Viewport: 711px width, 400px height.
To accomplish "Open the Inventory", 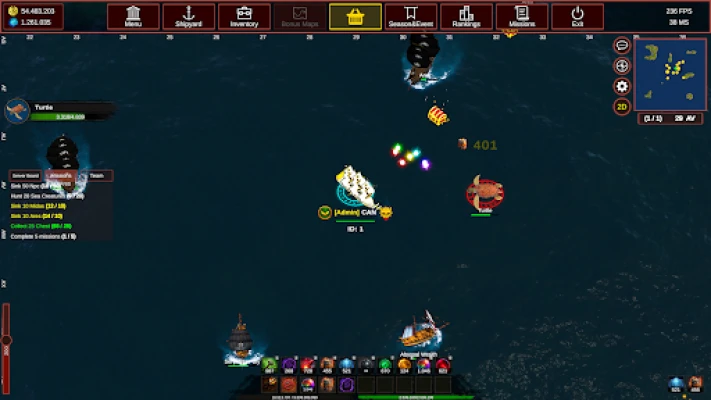I will tap(244, 17).
